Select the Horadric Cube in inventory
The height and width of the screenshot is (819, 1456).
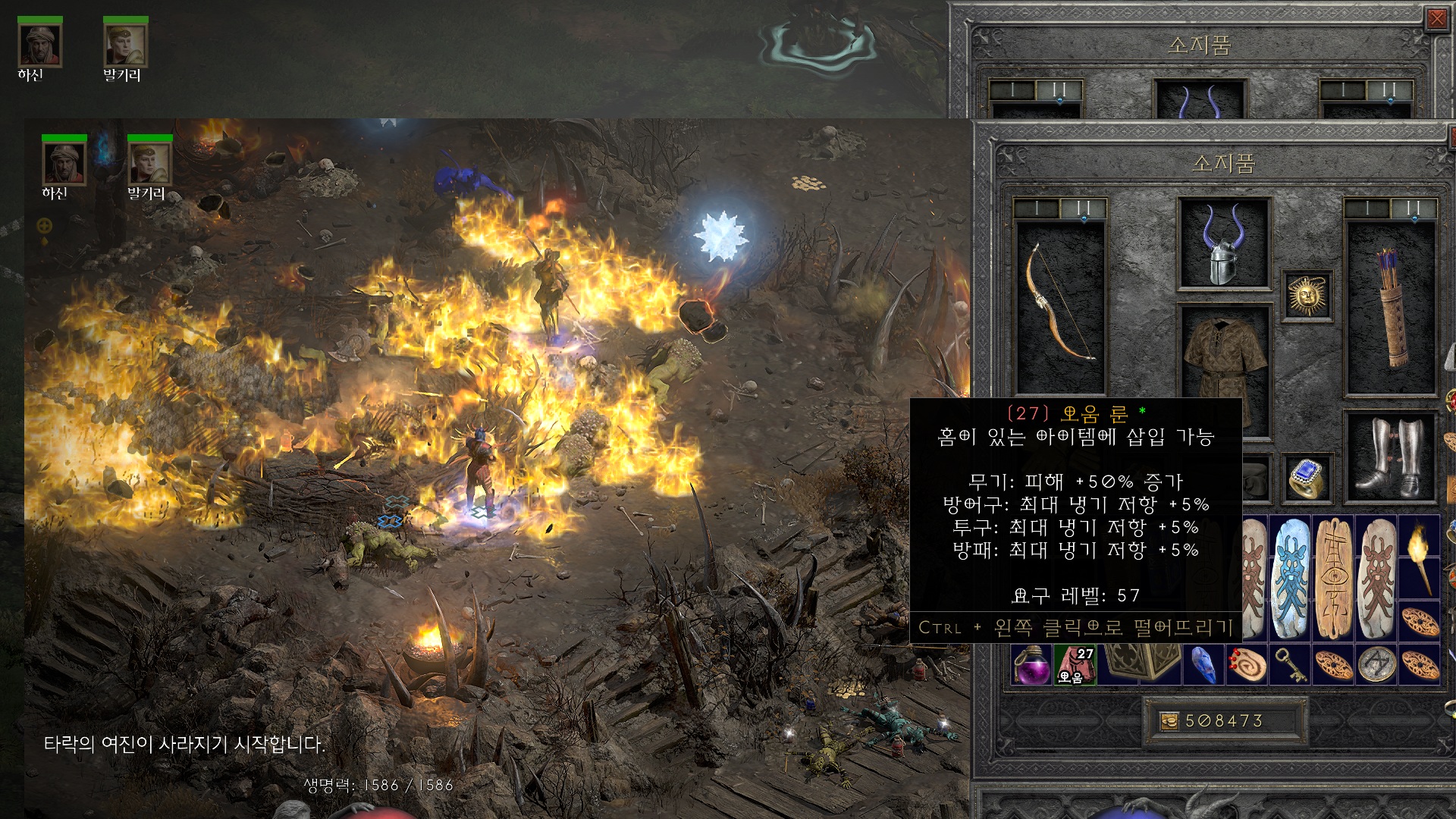click(x=1137, y=661)
